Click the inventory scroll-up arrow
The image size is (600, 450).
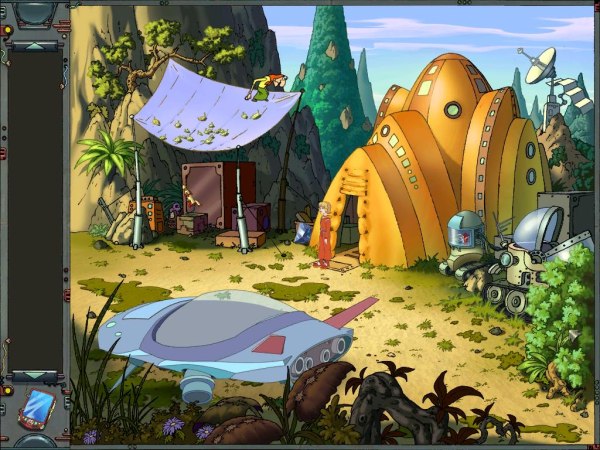[x=36, y=45]
